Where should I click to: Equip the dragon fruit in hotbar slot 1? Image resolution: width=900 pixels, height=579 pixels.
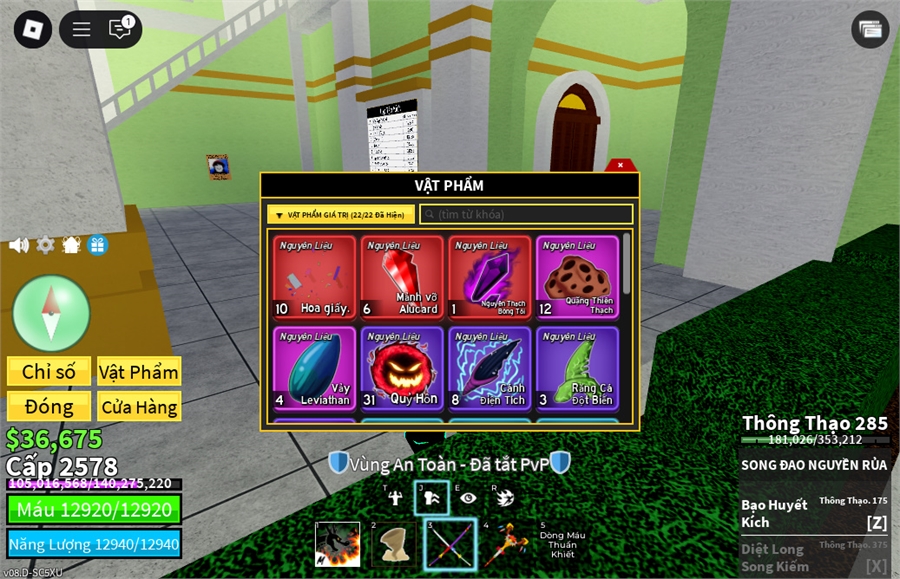[338, 544]
